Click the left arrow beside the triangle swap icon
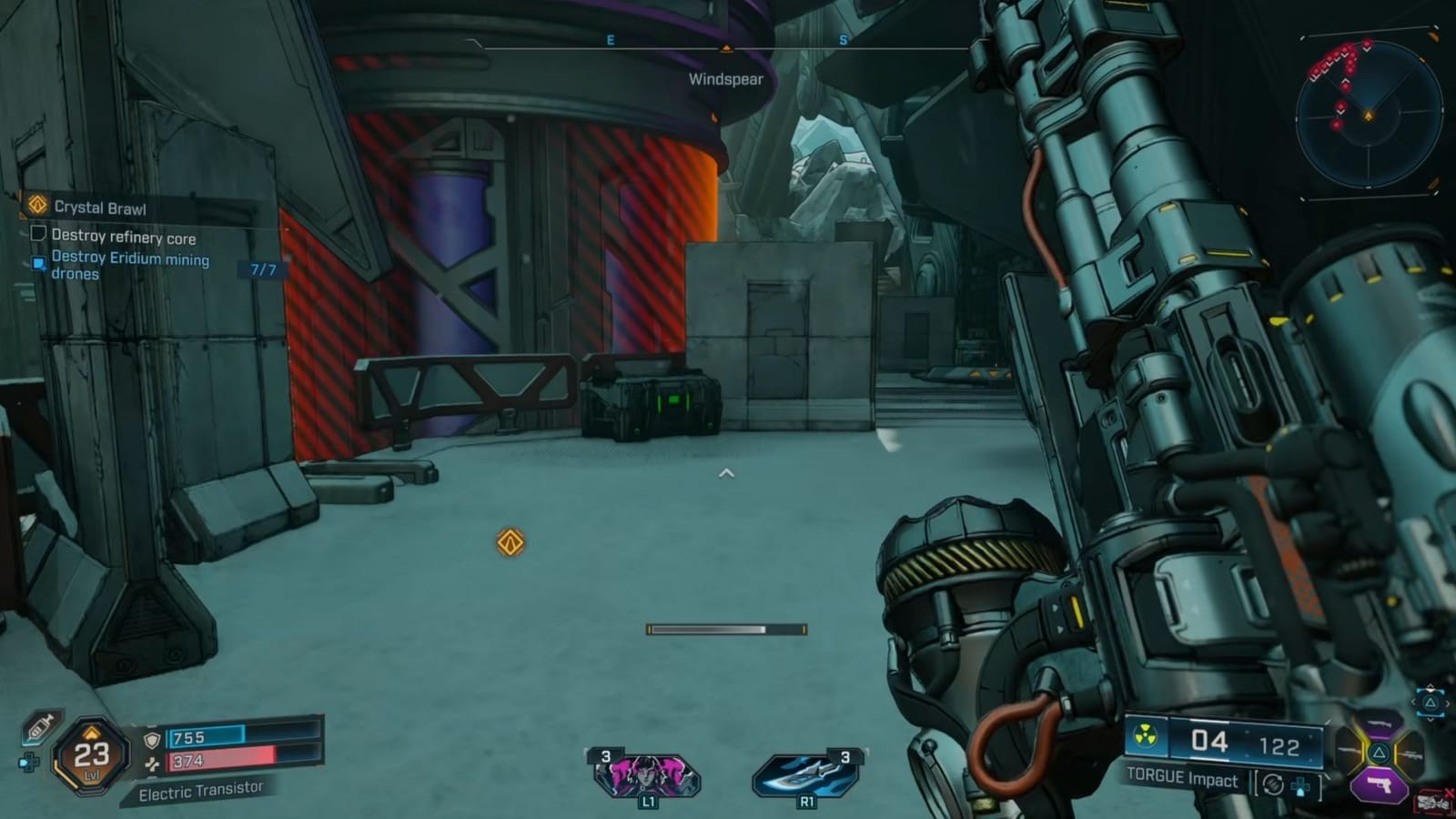This screenshot has width=1456, height=819. (1414, 702)
